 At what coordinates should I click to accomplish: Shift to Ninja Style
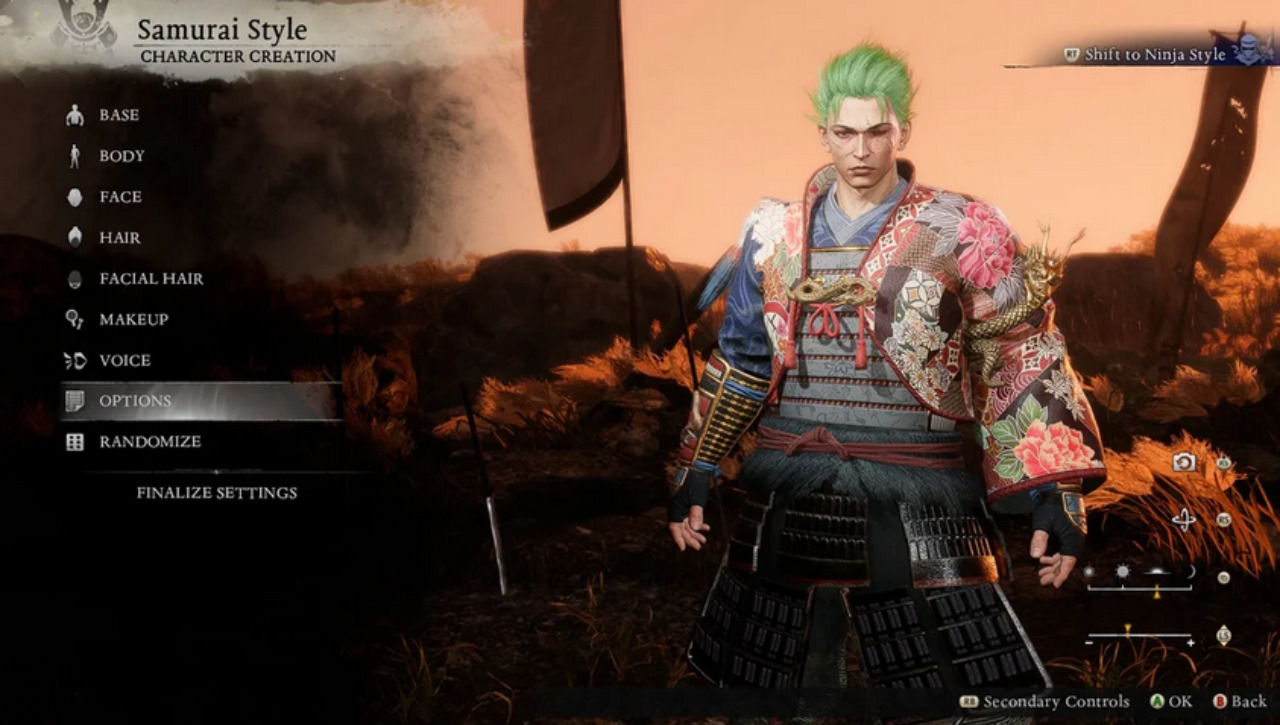[1154, 55]
